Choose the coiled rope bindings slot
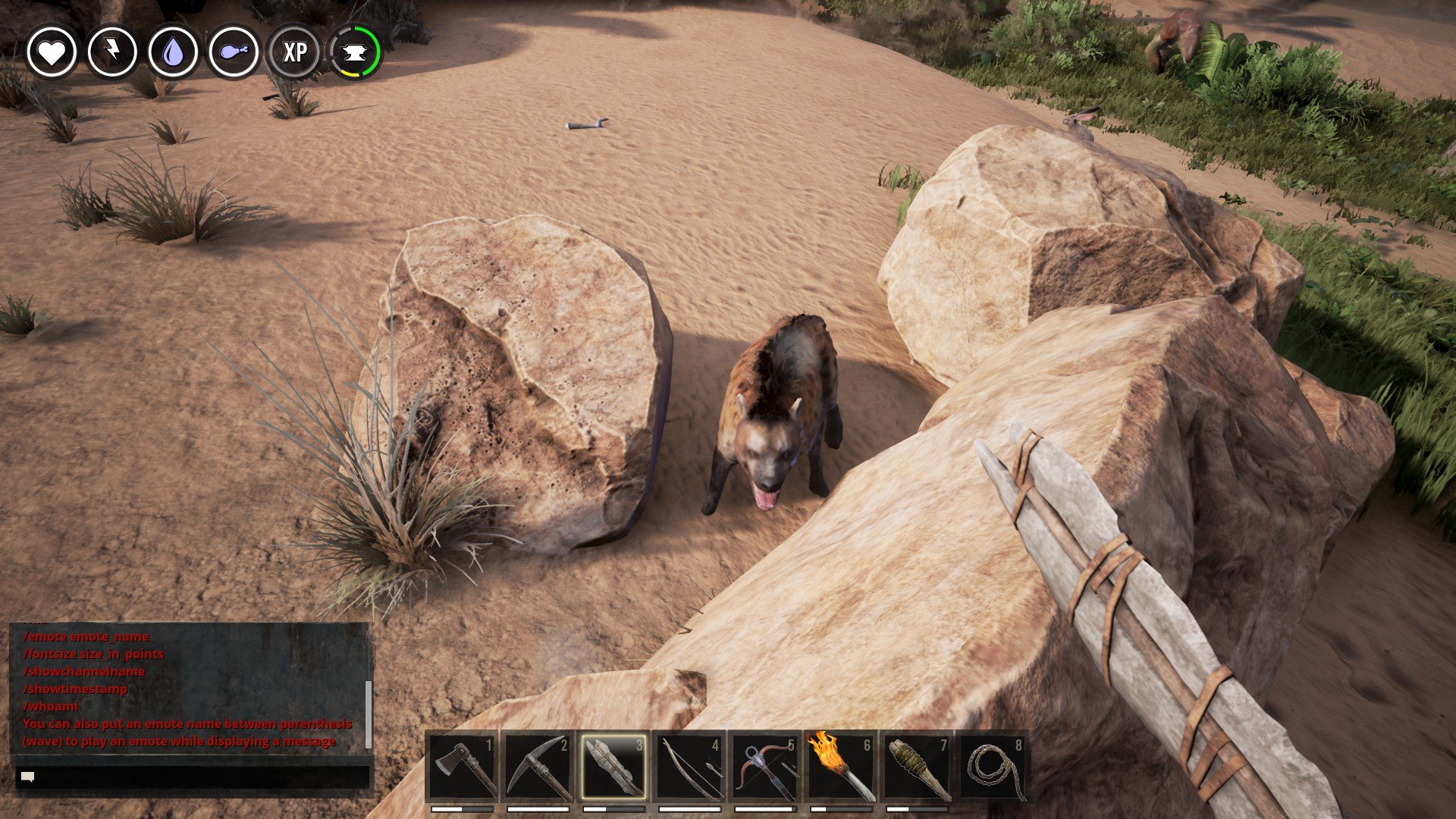This screenshot has width=1456, height=819. [x=993, y=767]
